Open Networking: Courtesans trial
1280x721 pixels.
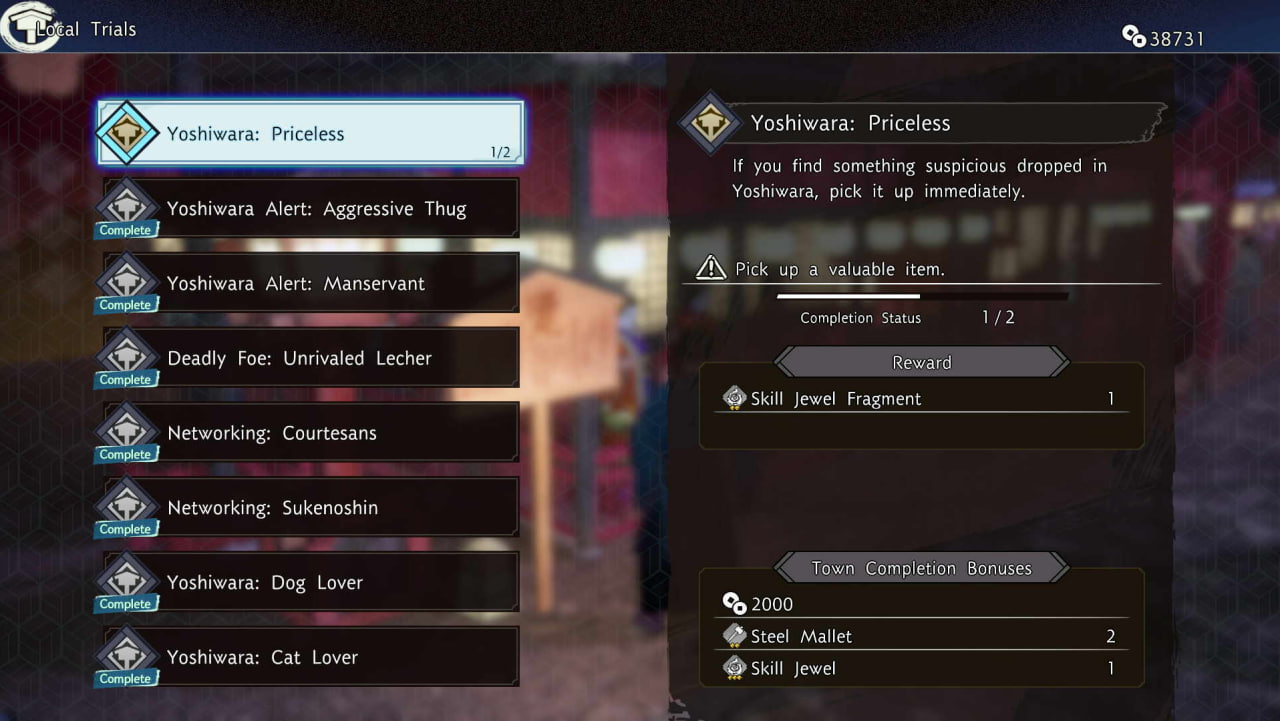point(312,433)
